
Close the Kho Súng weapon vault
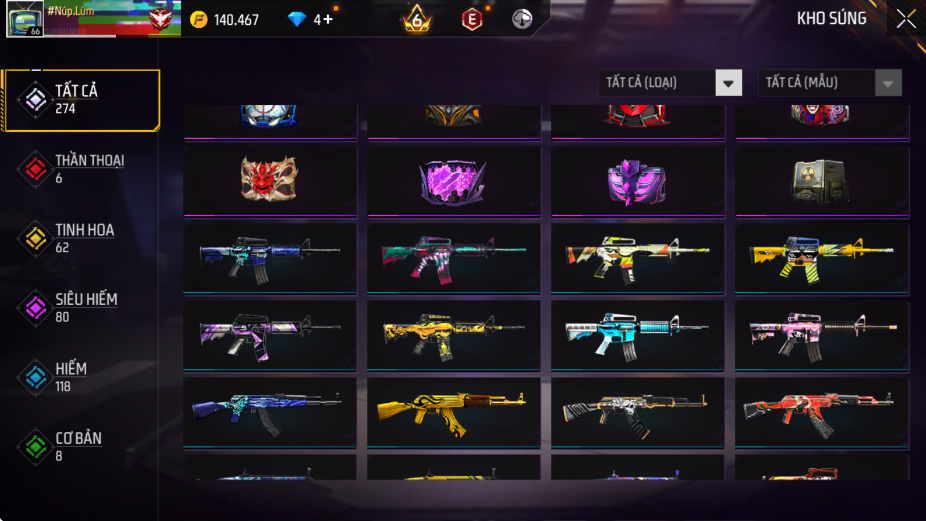(x=905, y=19)
